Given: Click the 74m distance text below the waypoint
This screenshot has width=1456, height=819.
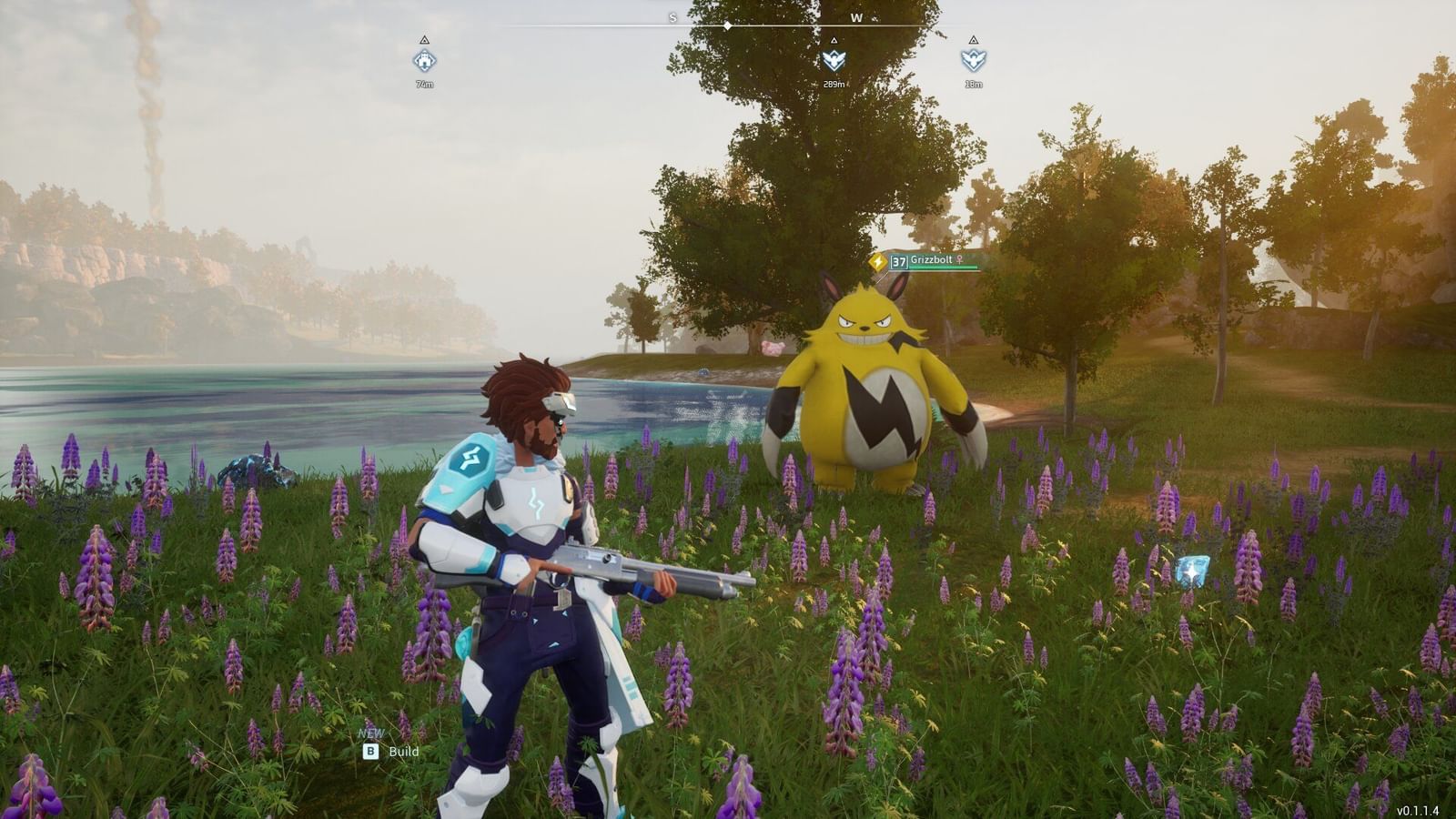Looking at the screenshot, I should pos(425,82).
